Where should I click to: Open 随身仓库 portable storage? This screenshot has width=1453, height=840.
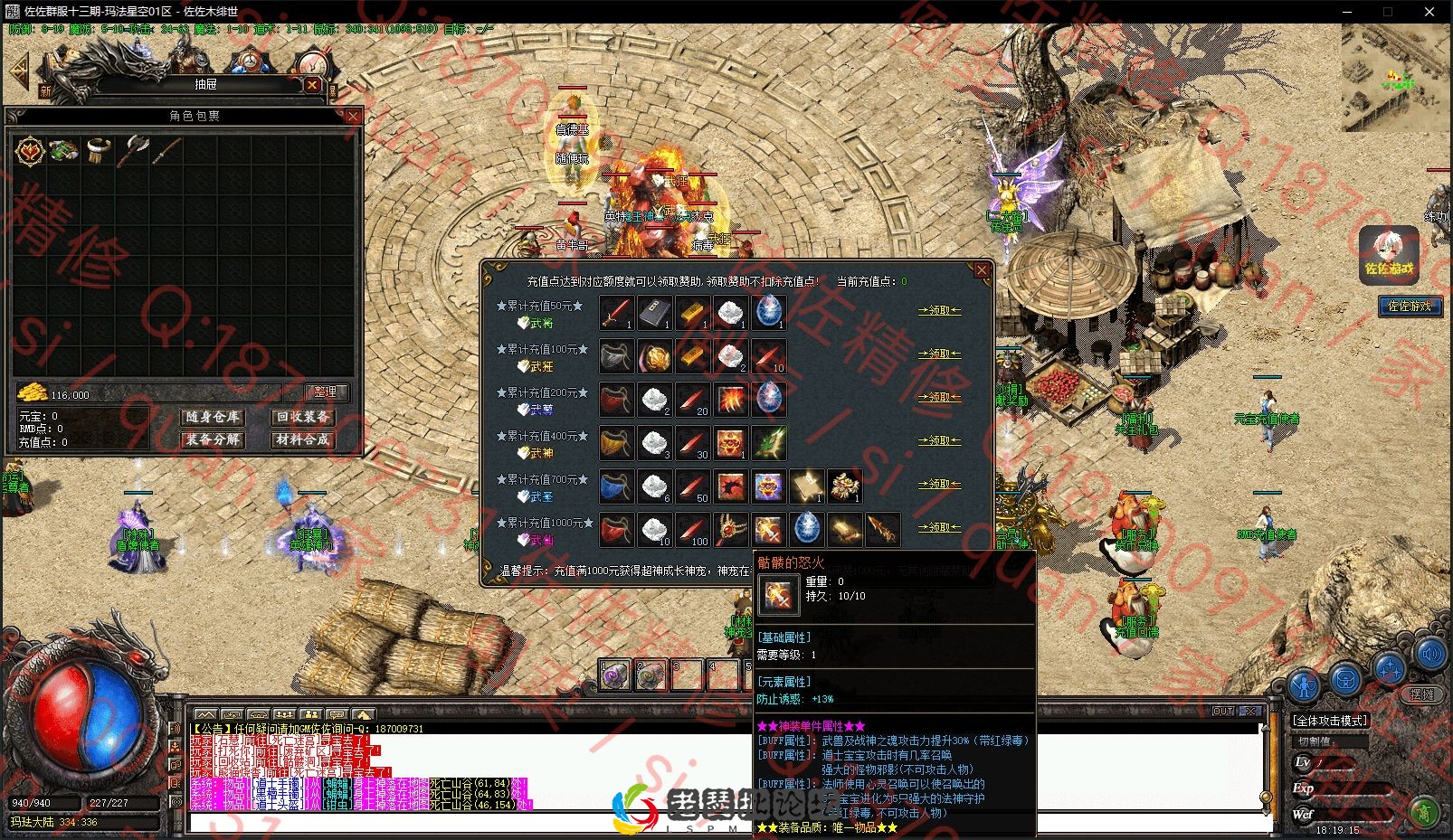(213, 417)
